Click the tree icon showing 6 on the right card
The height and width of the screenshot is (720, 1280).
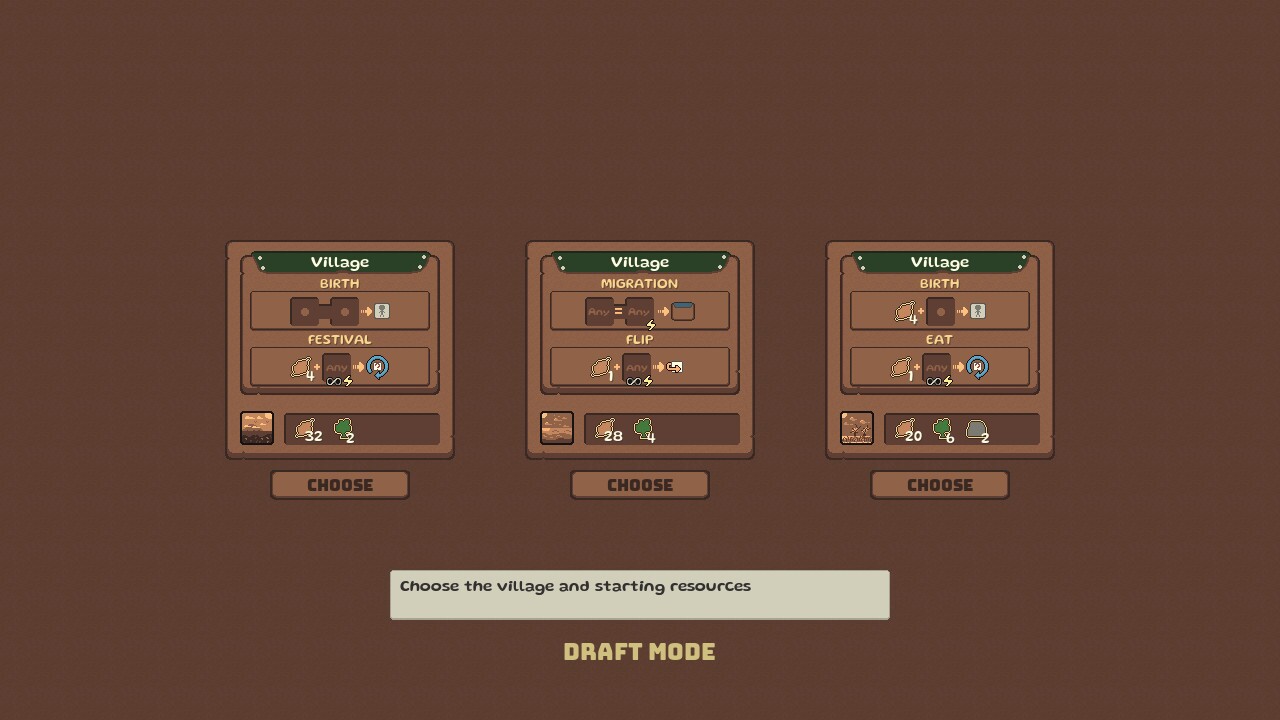pyautogui.click(x=940, y=430)
